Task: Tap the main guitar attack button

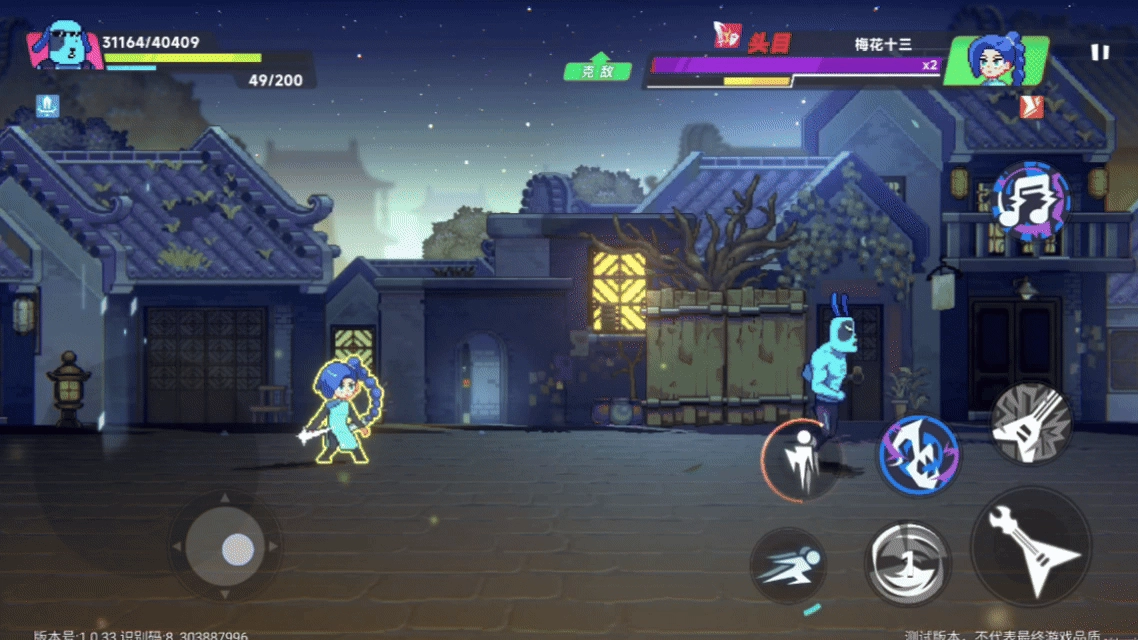Action: 1031,546
